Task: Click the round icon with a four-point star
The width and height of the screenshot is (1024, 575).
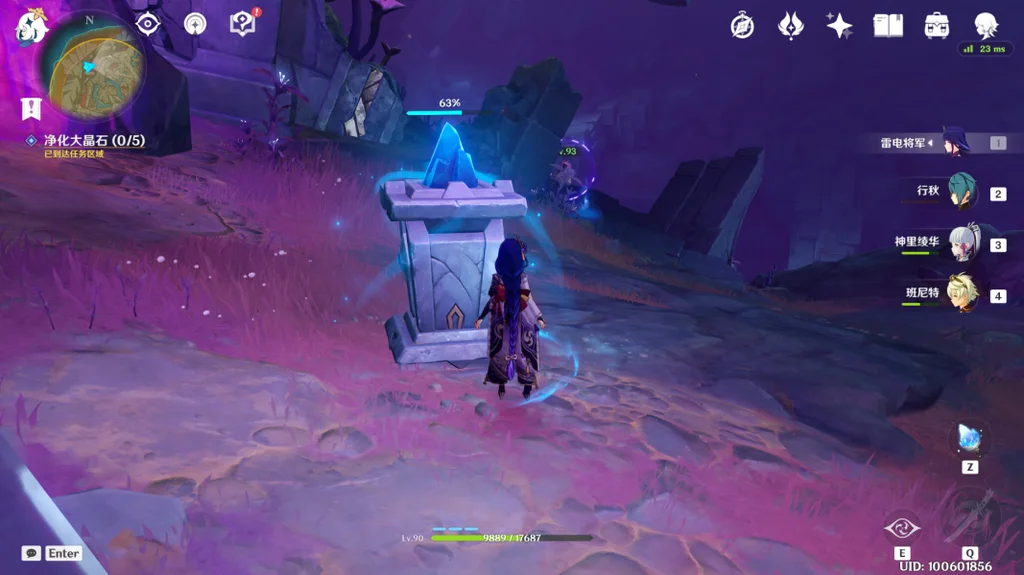Action: [195, 24]
